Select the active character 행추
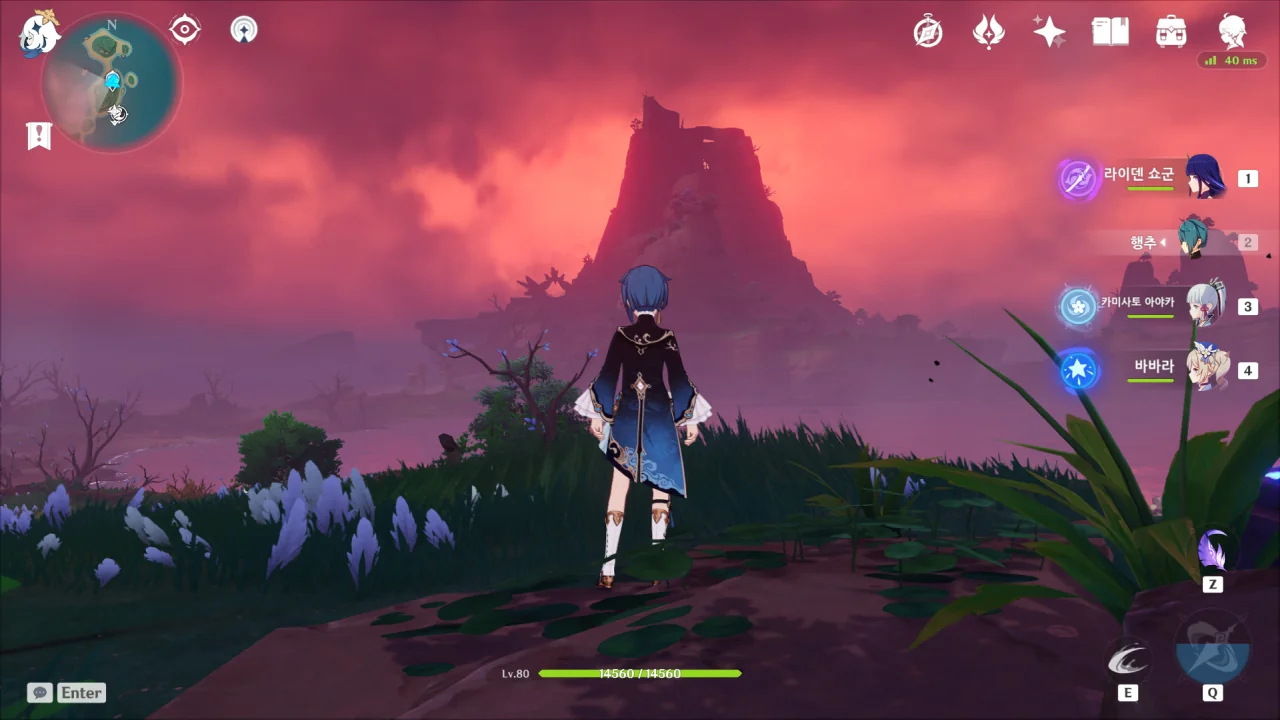This screenshot has height=720, width=1280. click(x=1193, y=242)
